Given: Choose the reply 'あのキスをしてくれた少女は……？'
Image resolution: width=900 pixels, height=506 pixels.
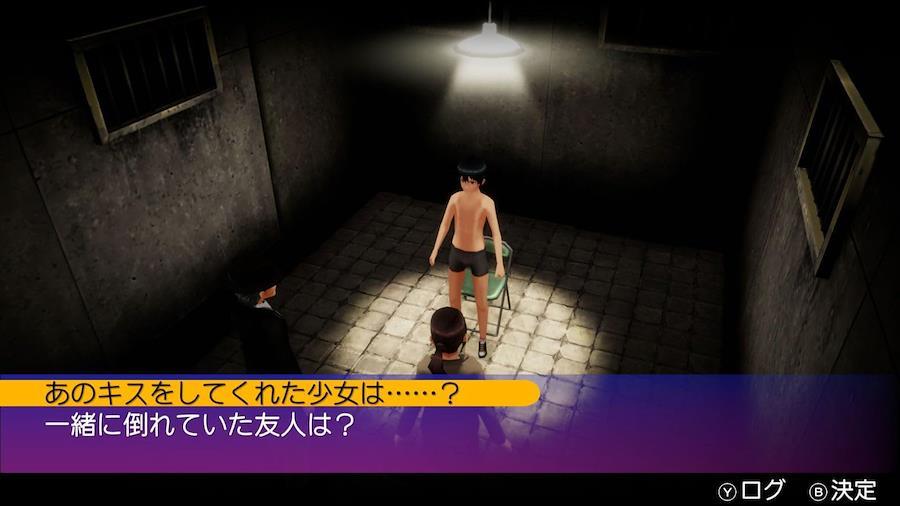Looking at the screenshot, I should tap(252, 392).
